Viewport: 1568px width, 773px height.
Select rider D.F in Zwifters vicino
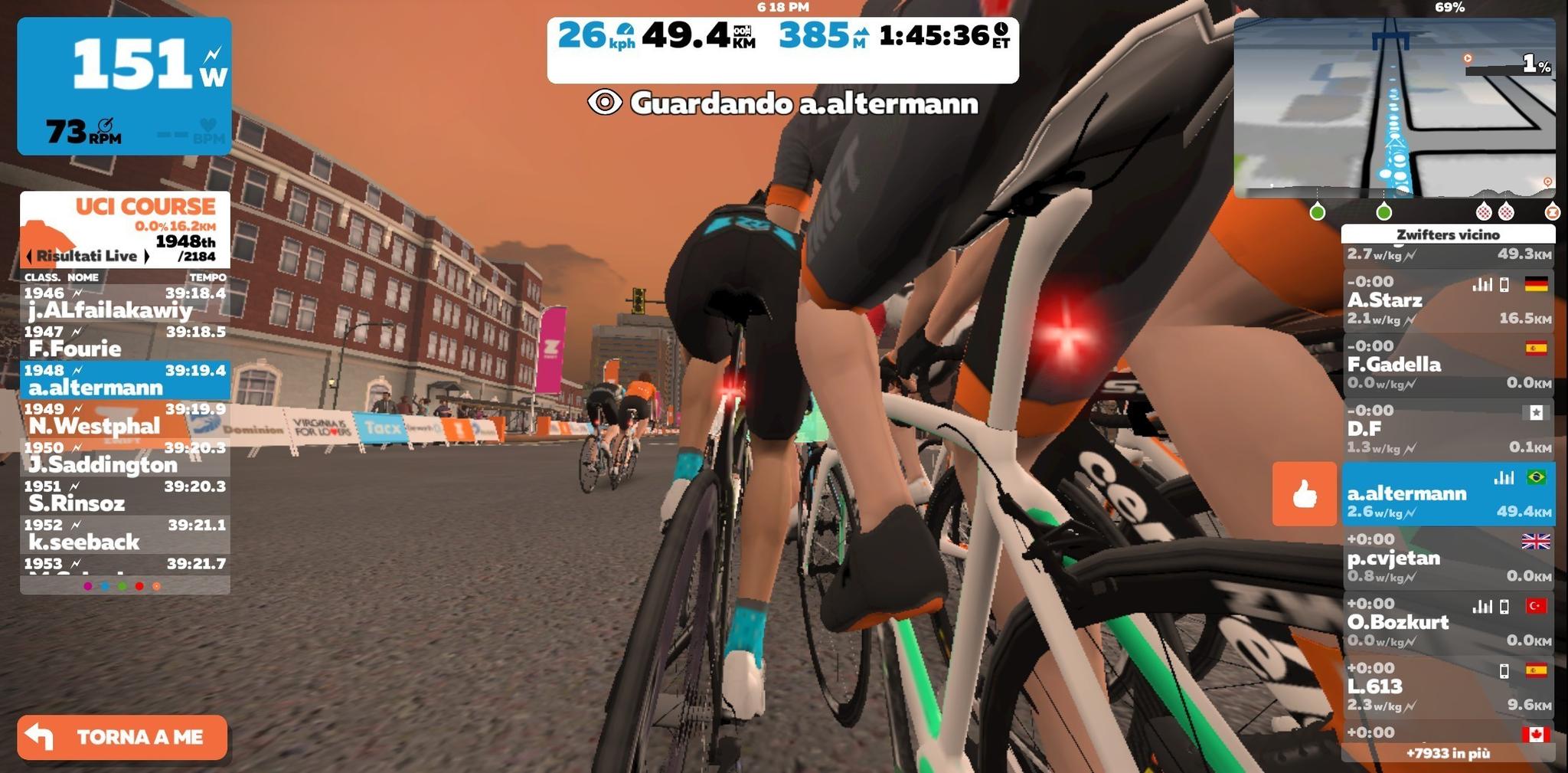coord(1447,428)
